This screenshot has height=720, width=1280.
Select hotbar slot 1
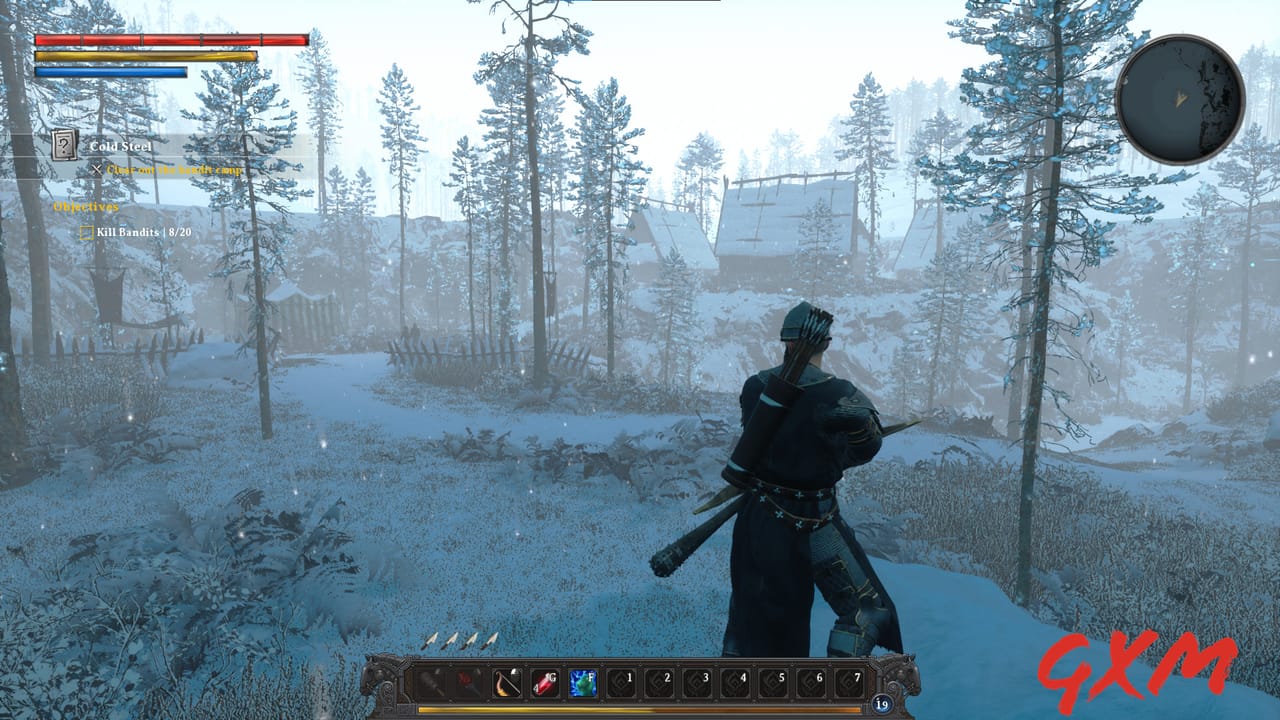pyautogui.click(x=622, y=683)
